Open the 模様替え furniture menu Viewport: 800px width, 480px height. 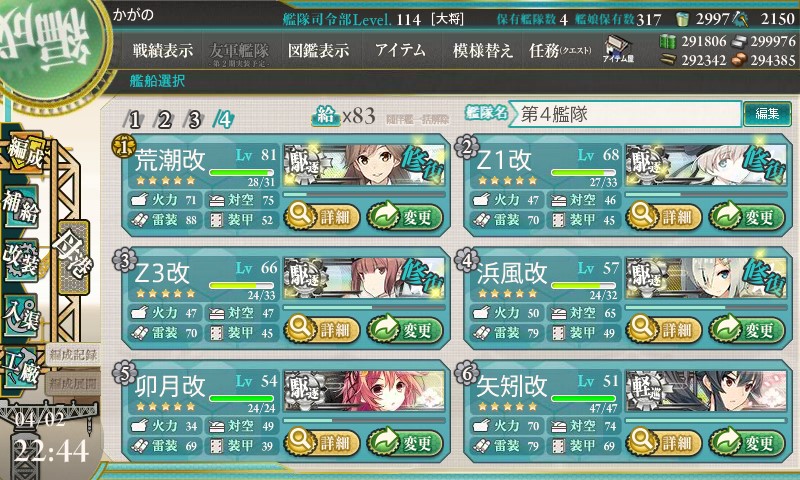[x=483, y=50]
